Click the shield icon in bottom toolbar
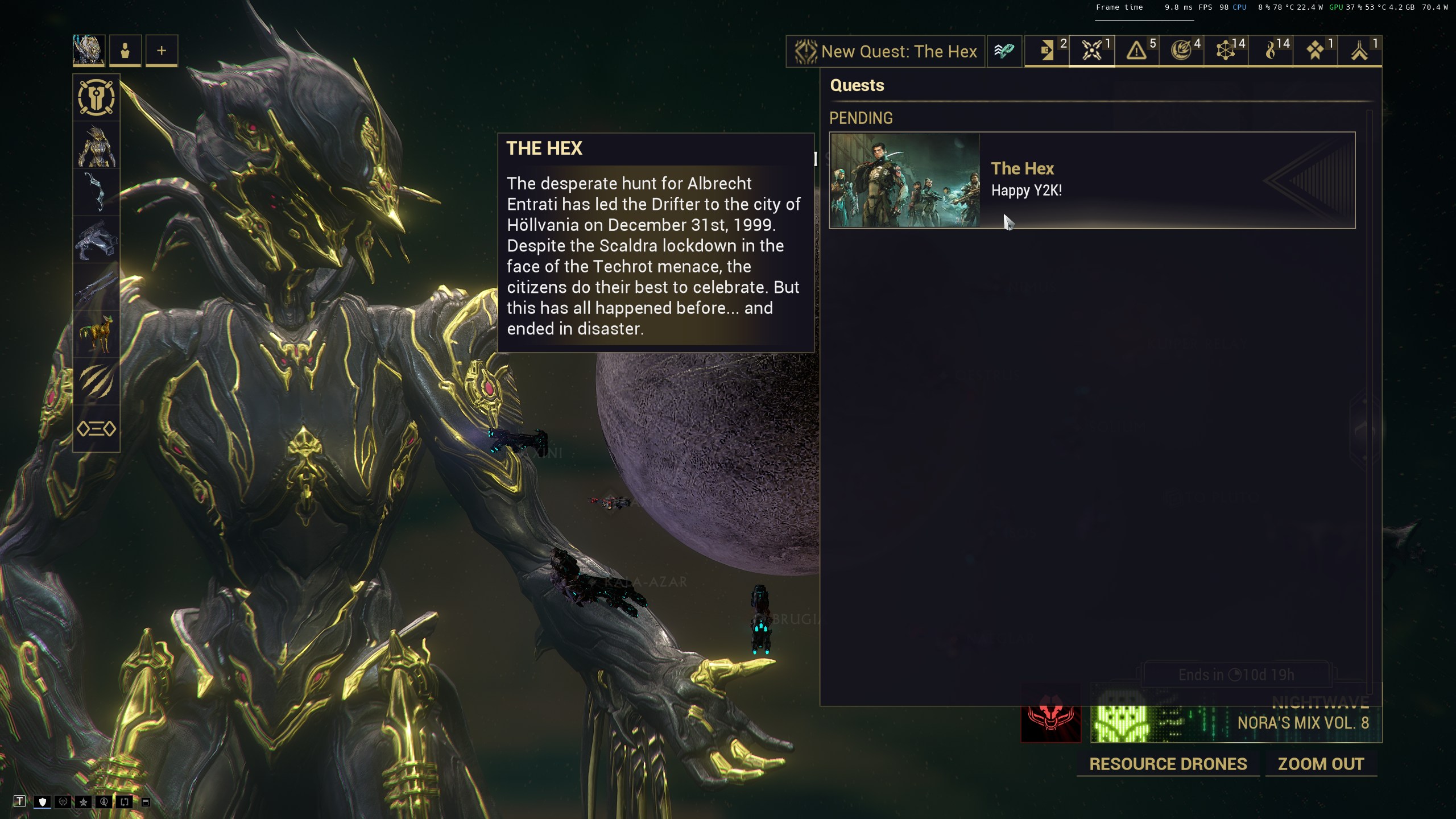This screenshot has width=1456, height=819. tap(42, 802)
